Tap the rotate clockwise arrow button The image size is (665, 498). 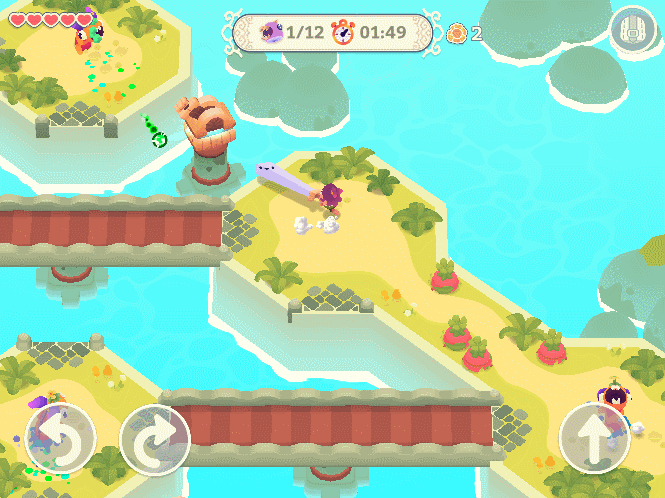[155, 438]
